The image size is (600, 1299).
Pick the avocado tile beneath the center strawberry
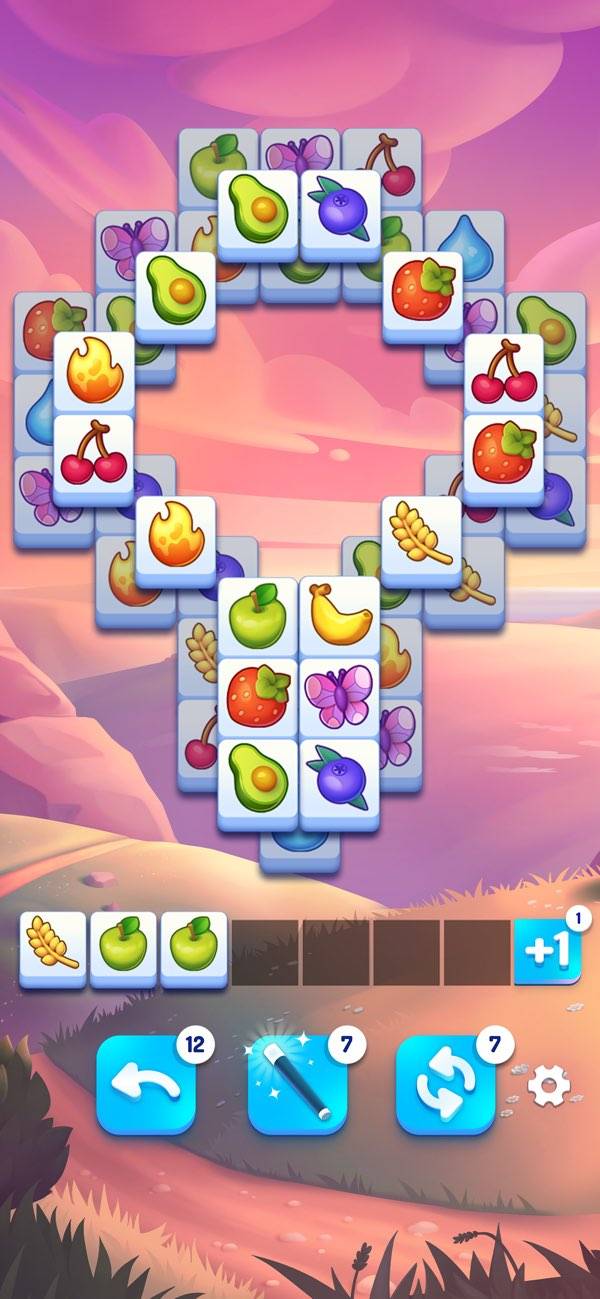coord(258,778)
